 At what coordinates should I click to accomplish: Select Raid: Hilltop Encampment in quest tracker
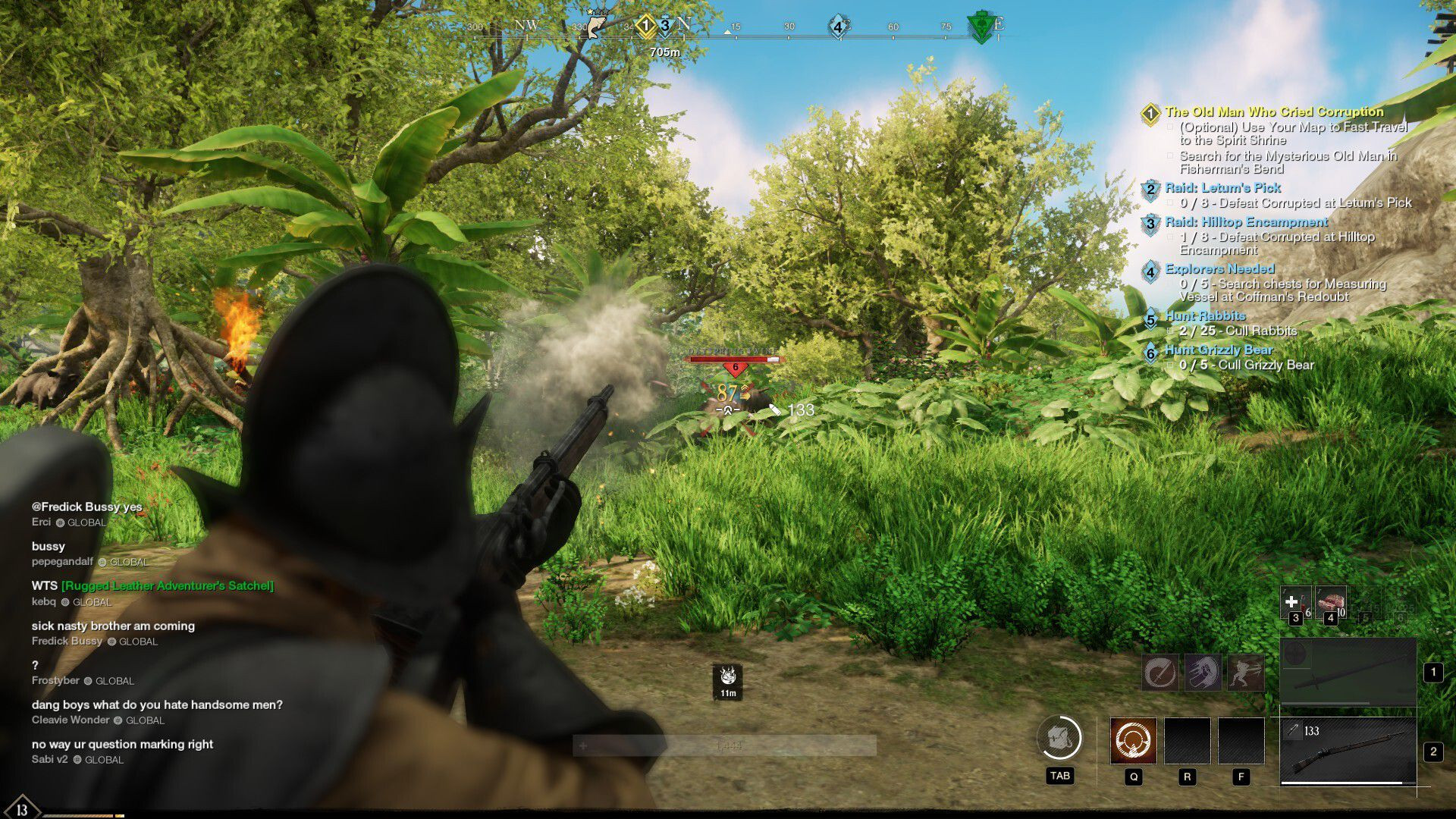click(x=1246, y=221)
